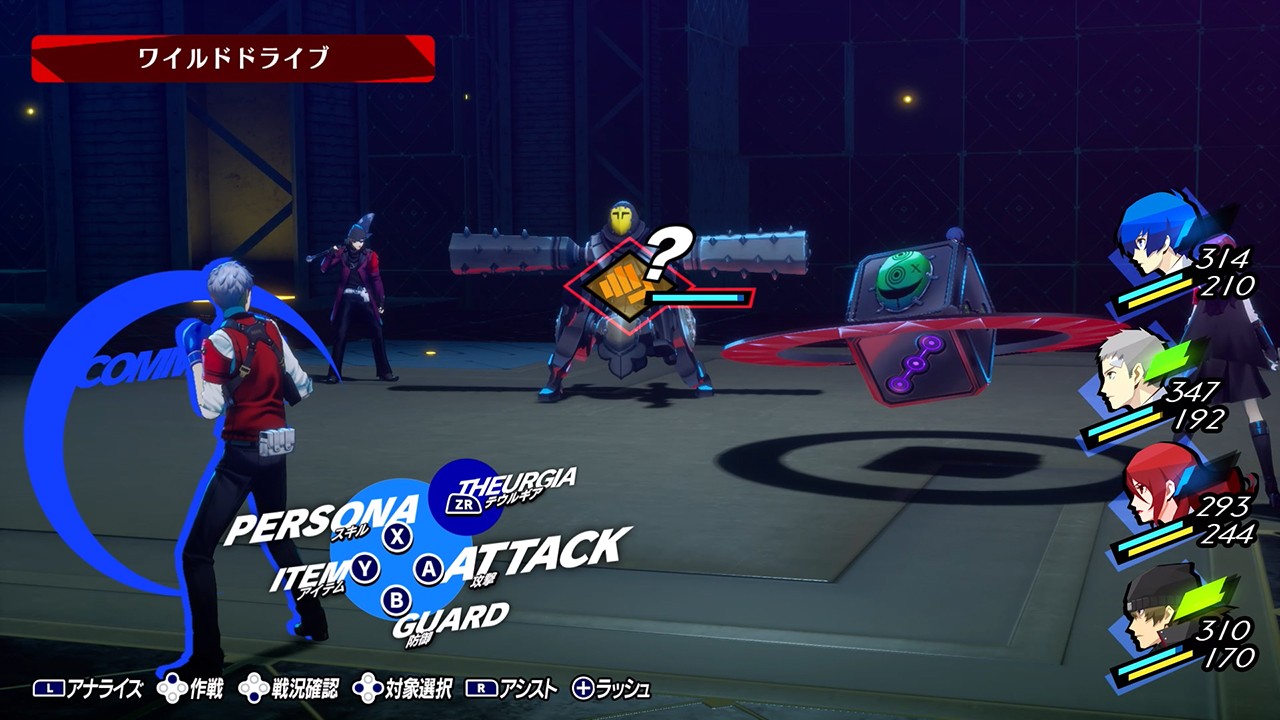Show the 戦況確認 battle status
This screenshot has height=720, width=1280.
[289, 689]
